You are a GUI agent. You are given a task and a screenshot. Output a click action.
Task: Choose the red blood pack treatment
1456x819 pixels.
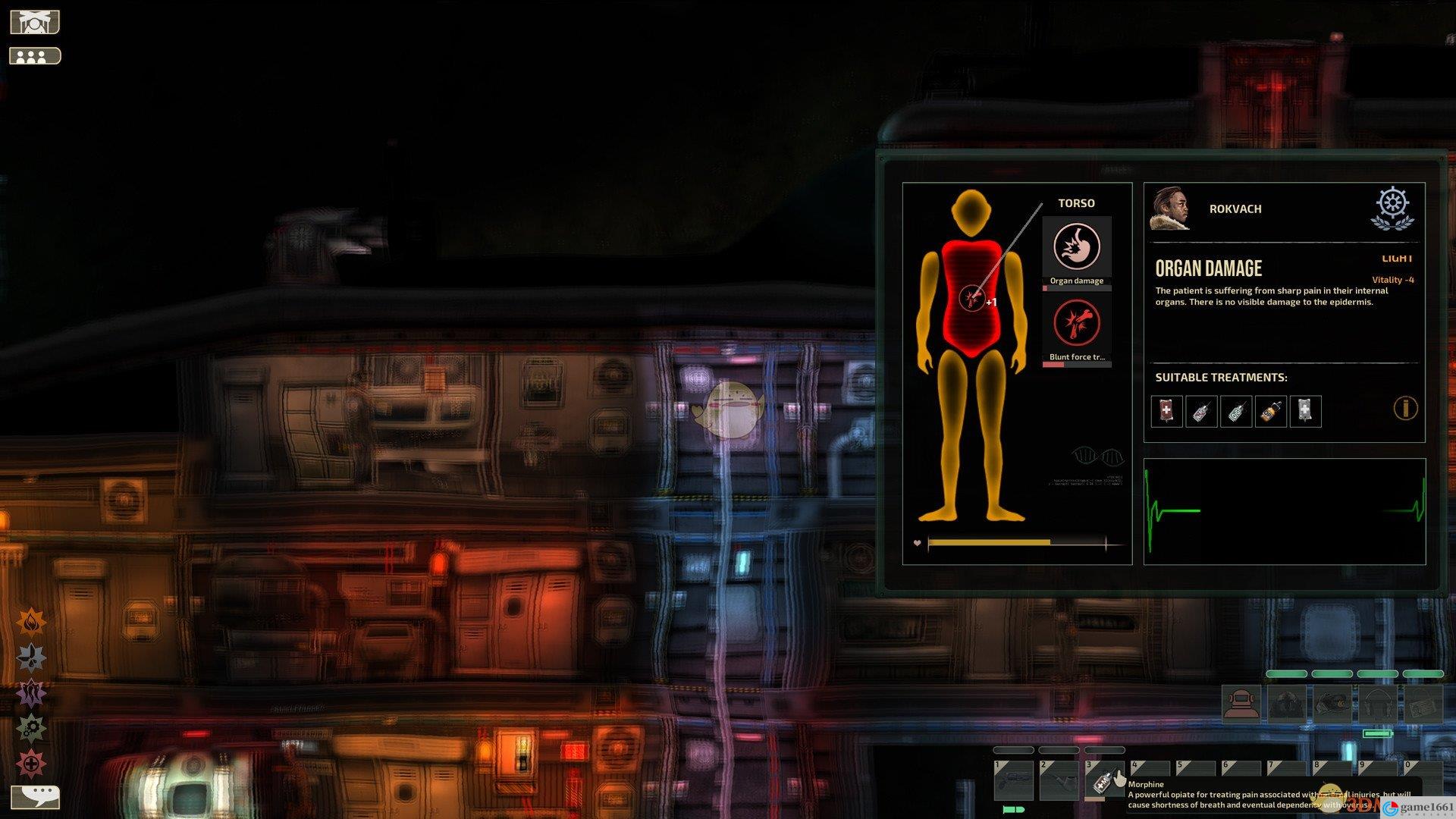click(x=1166, y=411)
